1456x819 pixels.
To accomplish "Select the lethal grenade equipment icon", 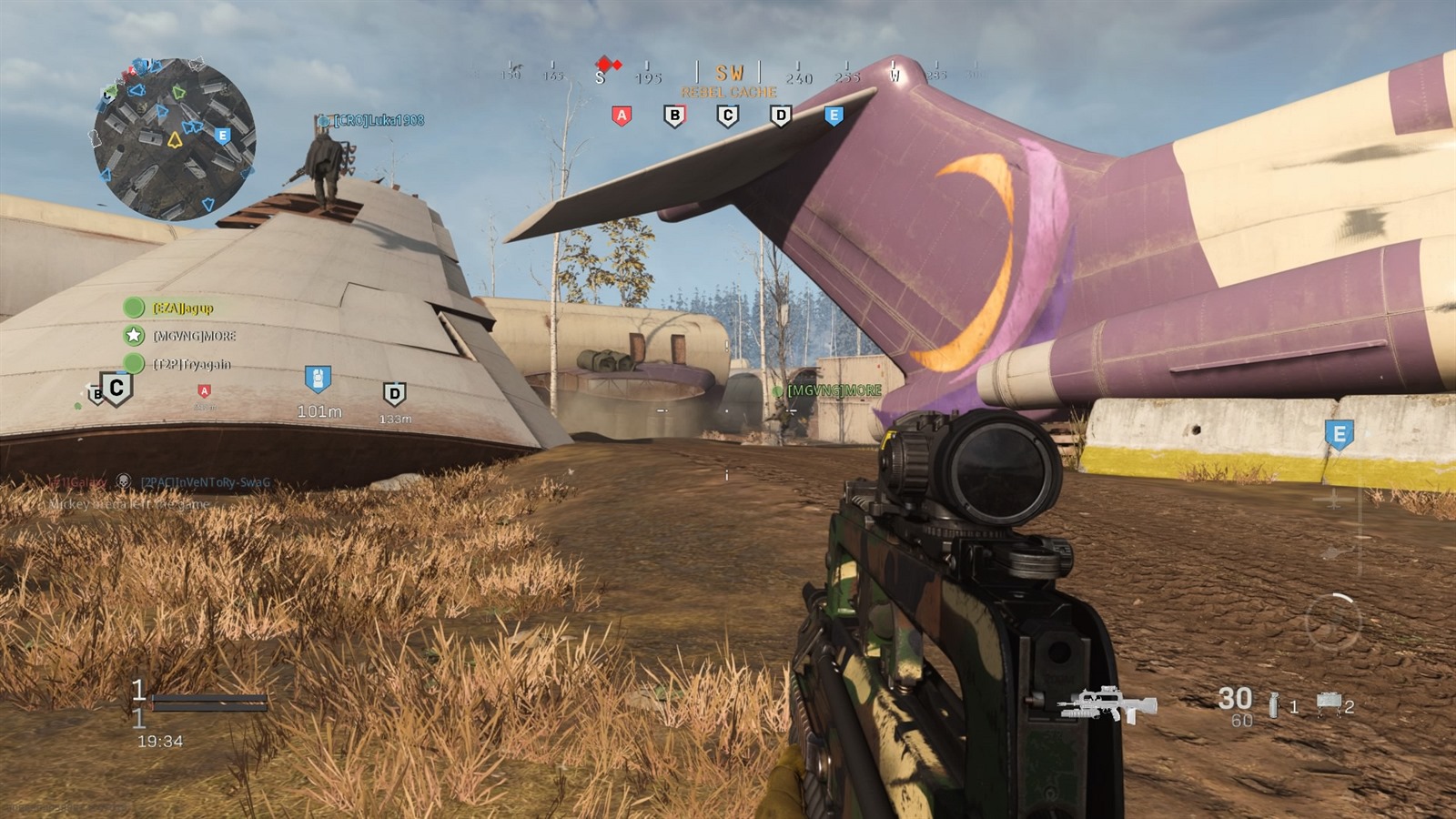I will coord(1273,704).
